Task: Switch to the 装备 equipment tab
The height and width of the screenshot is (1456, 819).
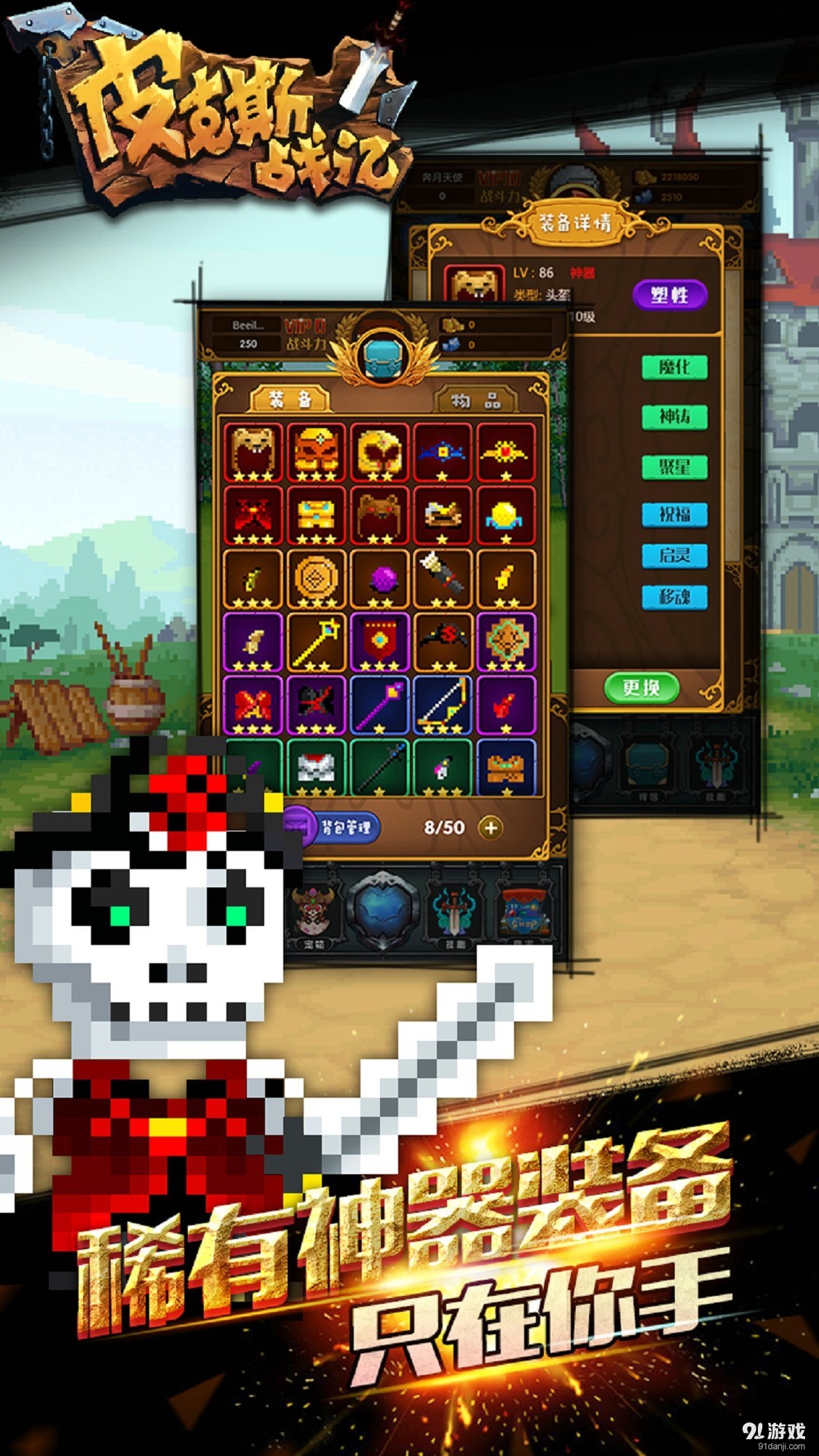Action: click(290, 400)
